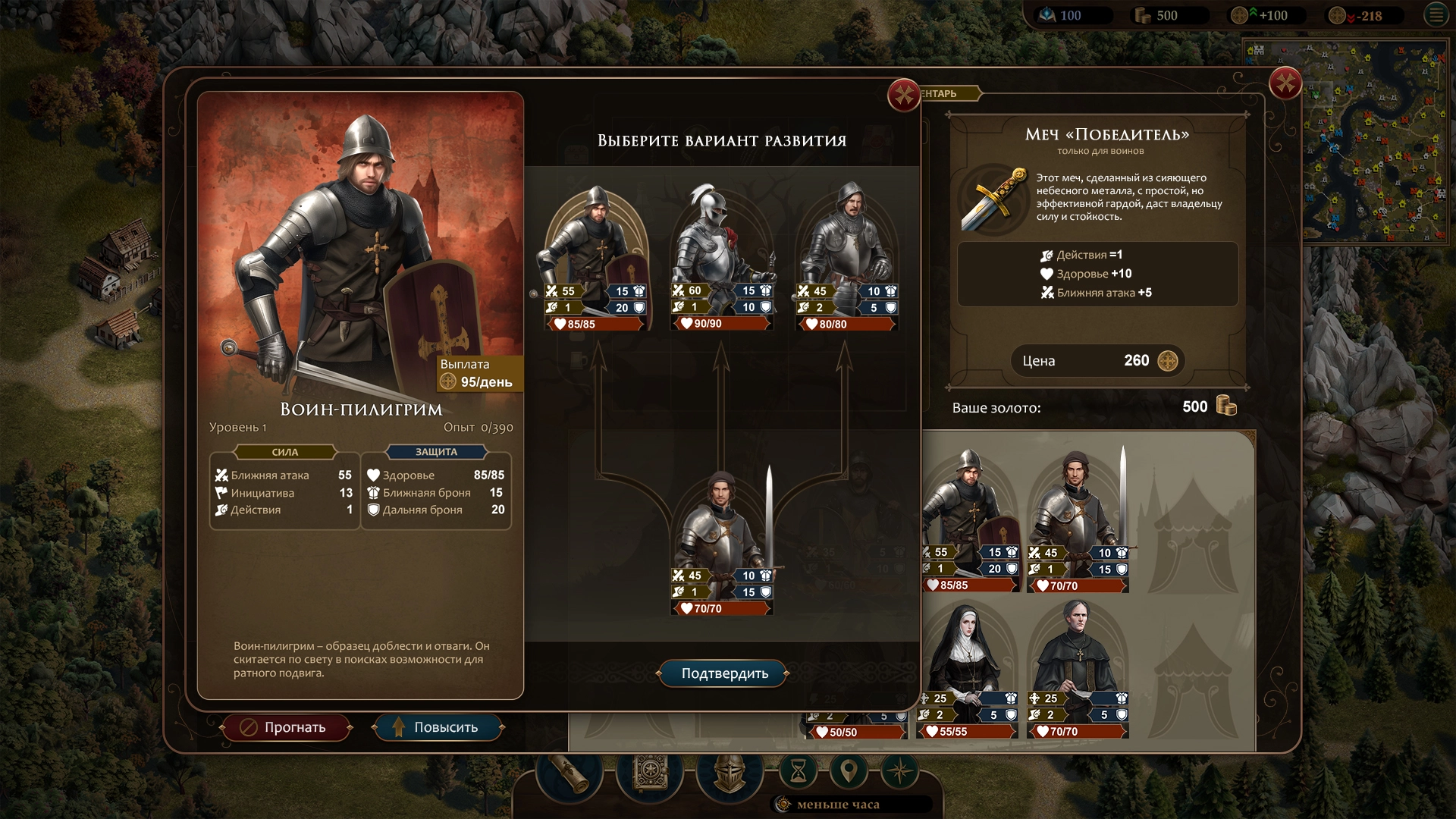Open the scroll icon on the bottom bar
The height and width of the screenshot is (819, 1456).
[570, 773]
